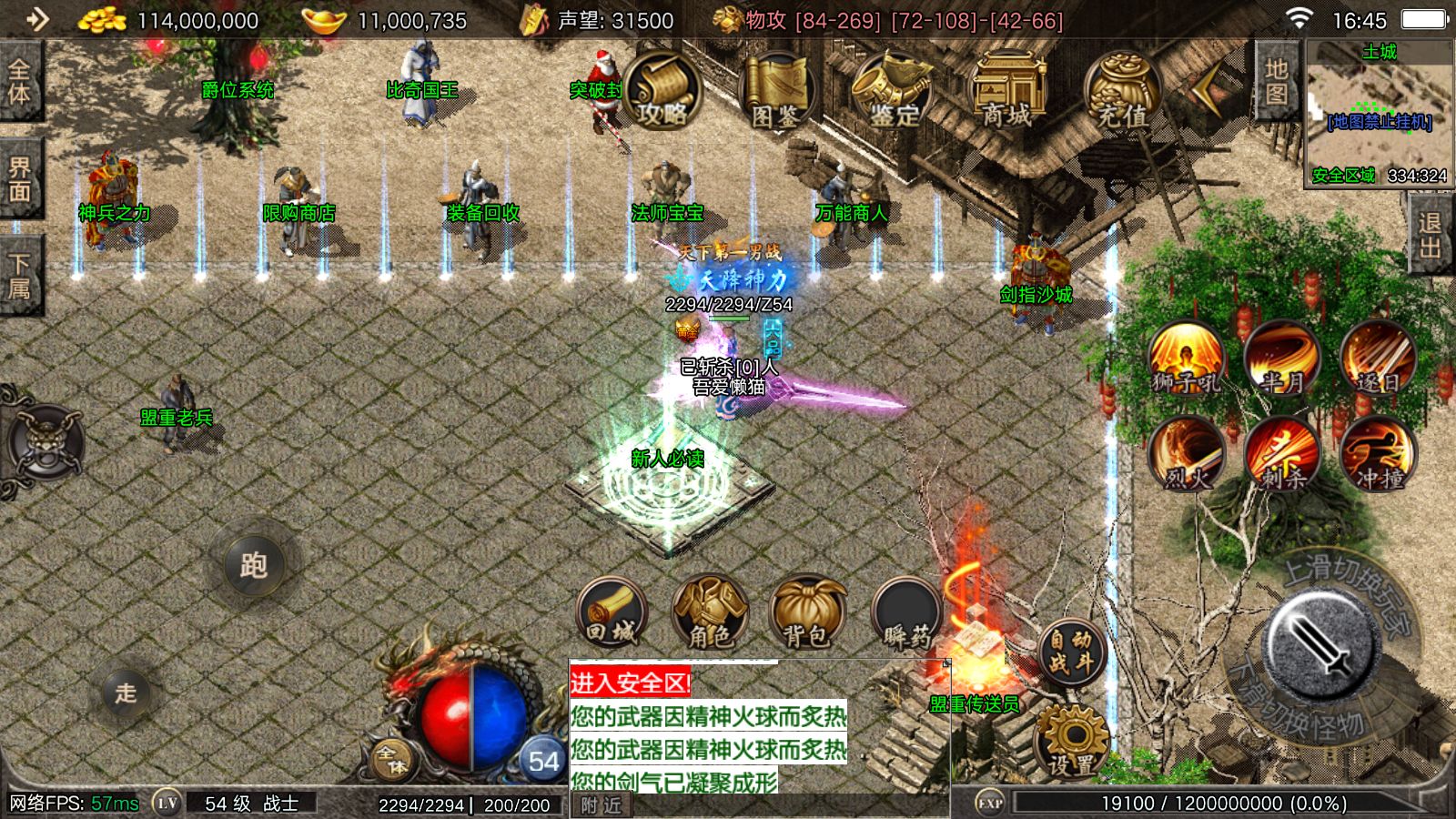Open the 攻略 strategy guide icon
Image resolution: width=1456 pixels, height=819 pixels.
click(662, 92)
